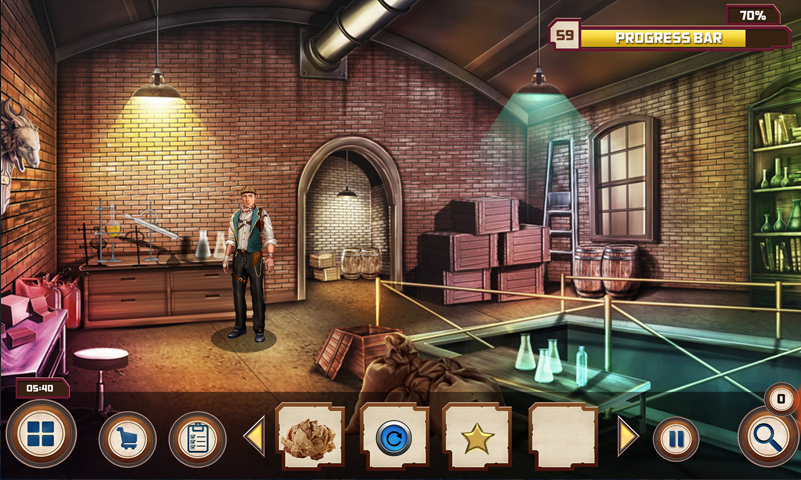Viewport: 801px width, 480px height.
Task: Choose the blue coin inventory slot
Action: click(x=394, y=437)
